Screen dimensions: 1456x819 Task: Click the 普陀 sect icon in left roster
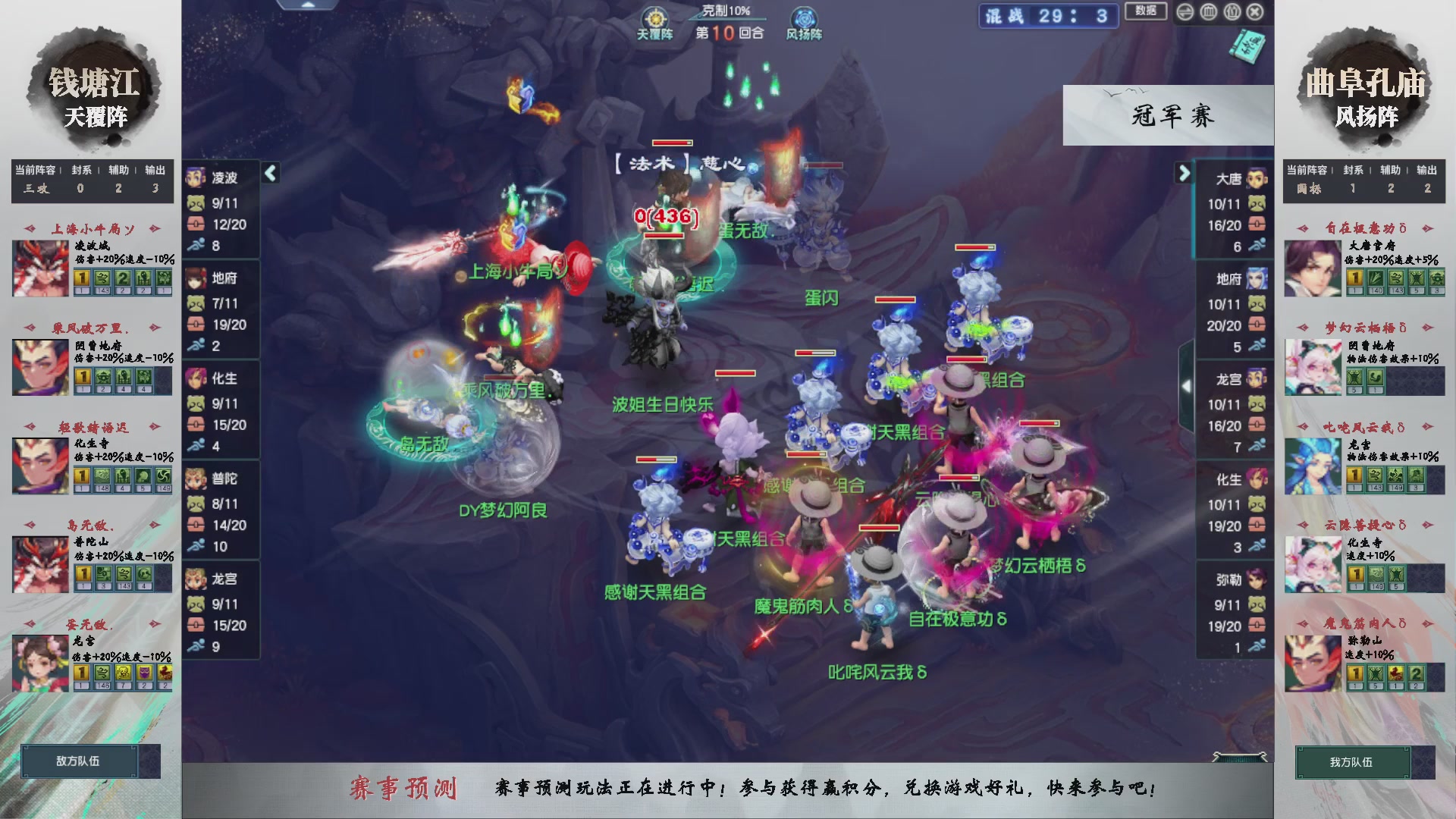pos(194,480)
